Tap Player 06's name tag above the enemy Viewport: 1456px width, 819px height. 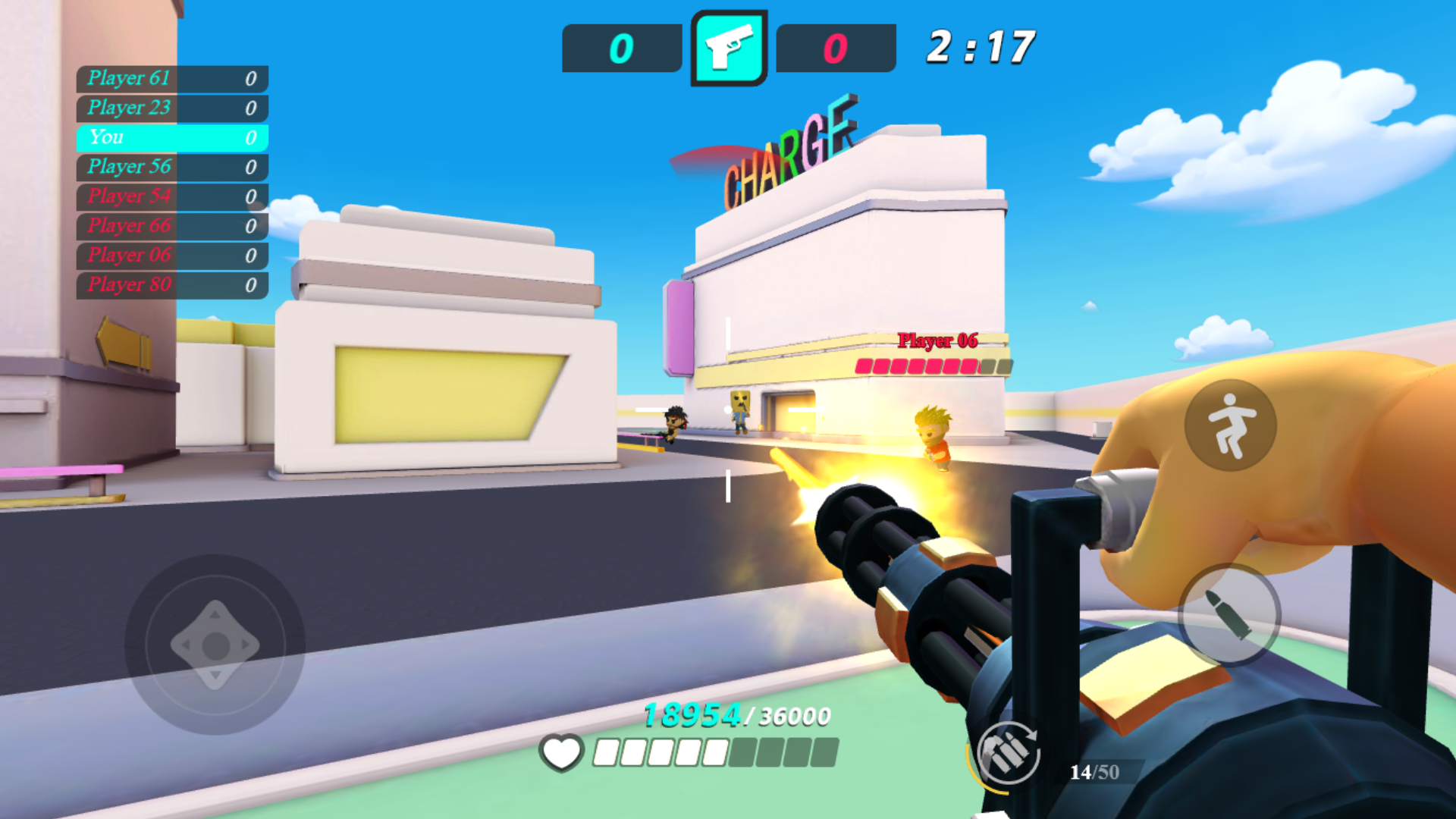[x=937, y=341]
